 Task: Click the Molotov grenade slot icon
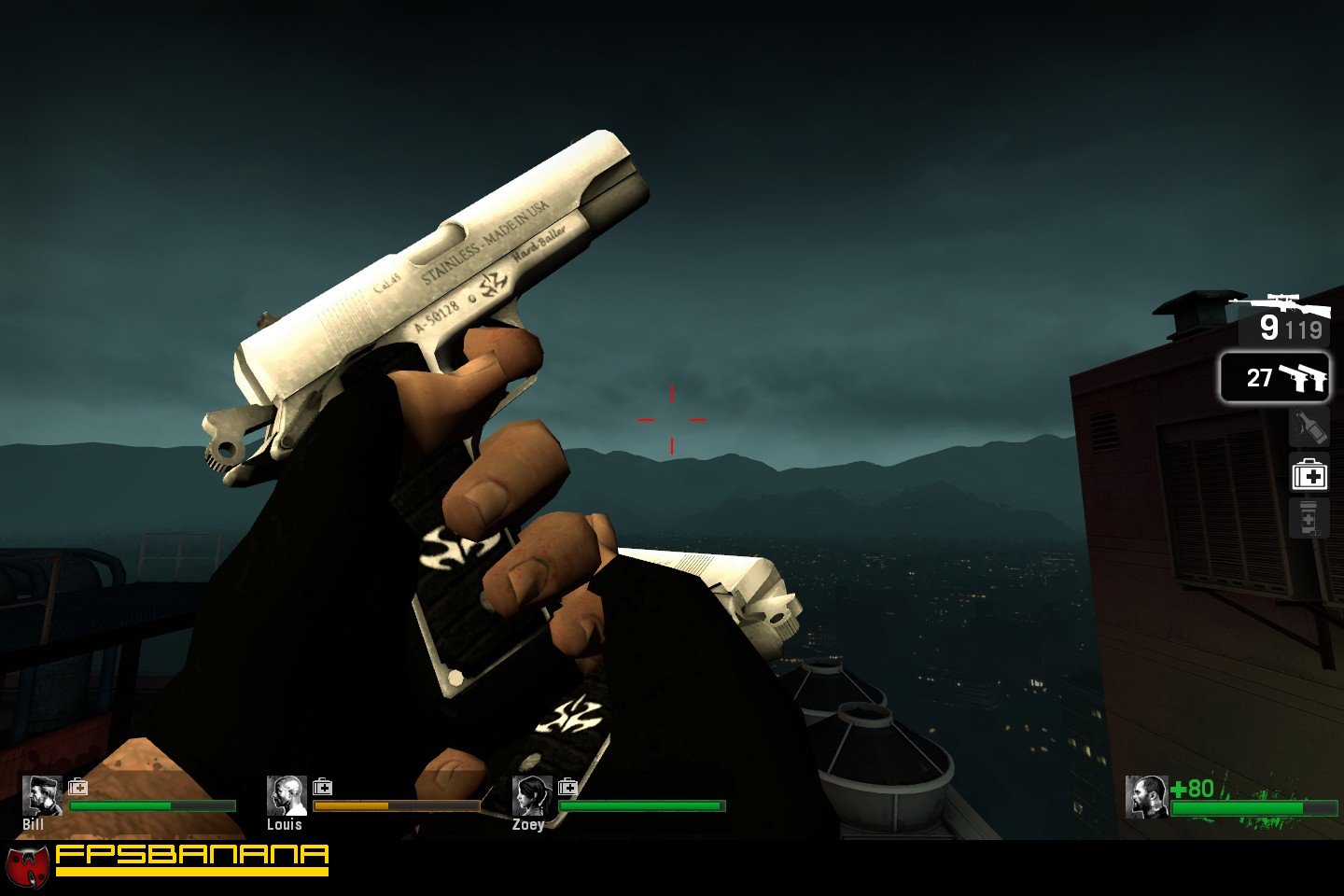point(1310,427)
